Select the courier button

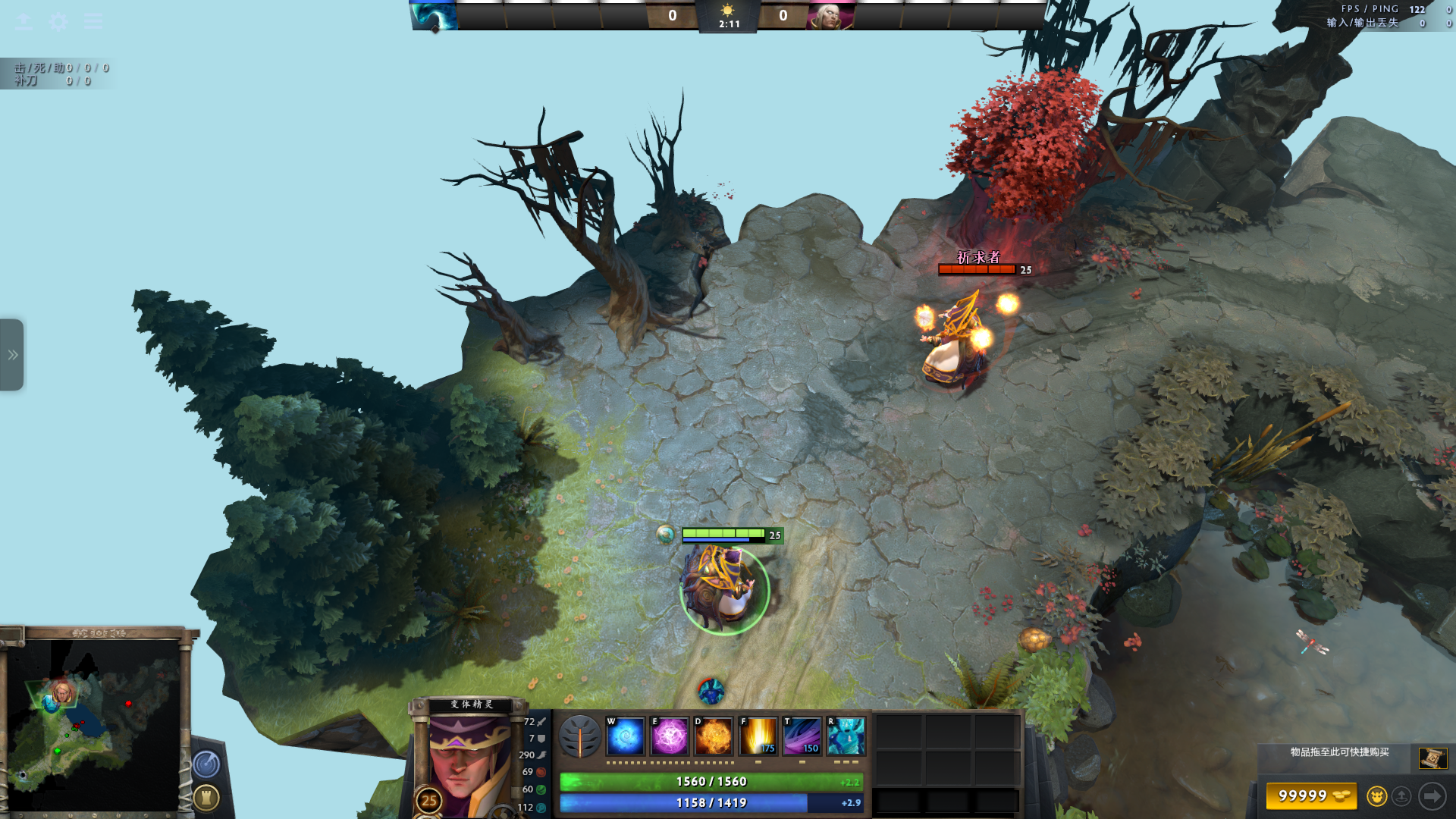[1376, 796]
